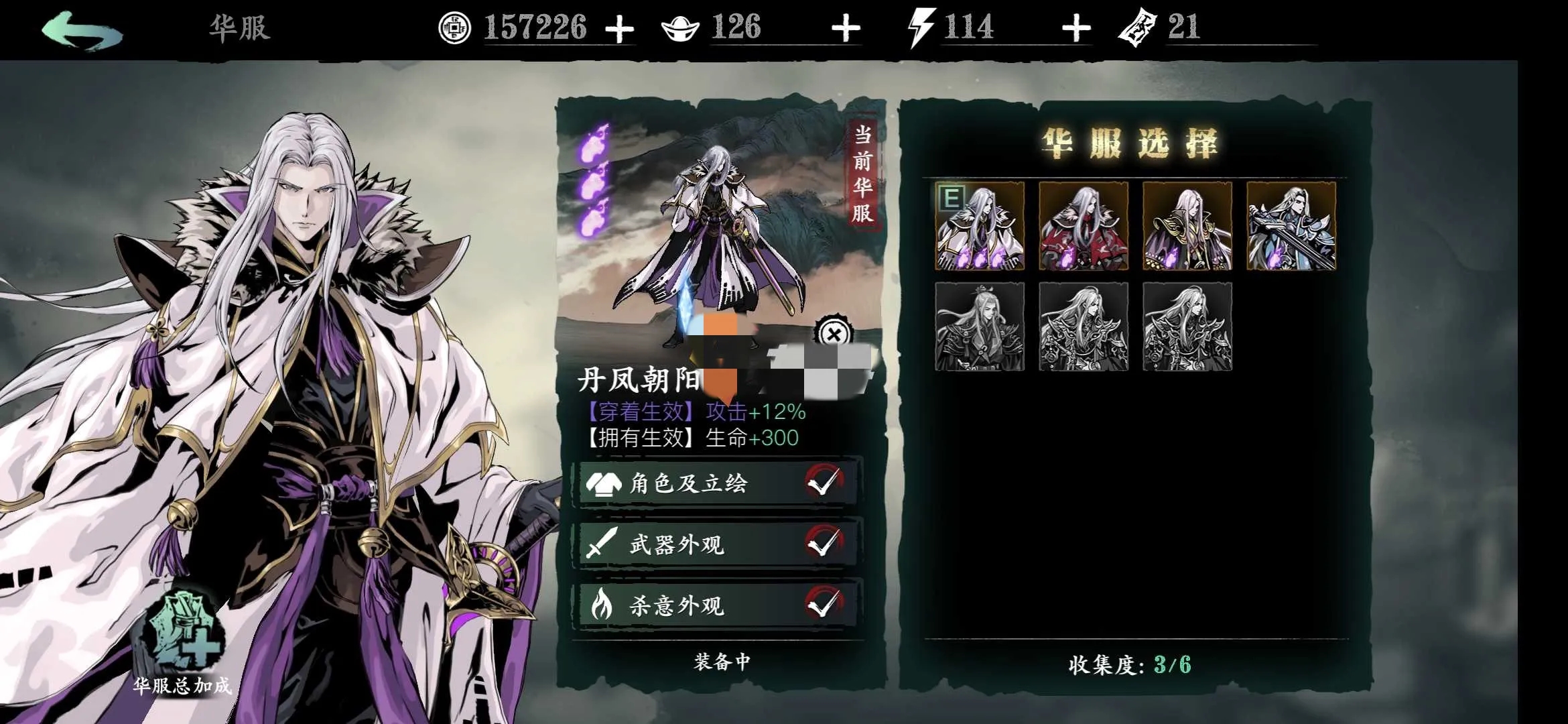Select the equipped white-purple outfit thumbnail
This screenshot has height=724, width=1568.
click(980, 226)
